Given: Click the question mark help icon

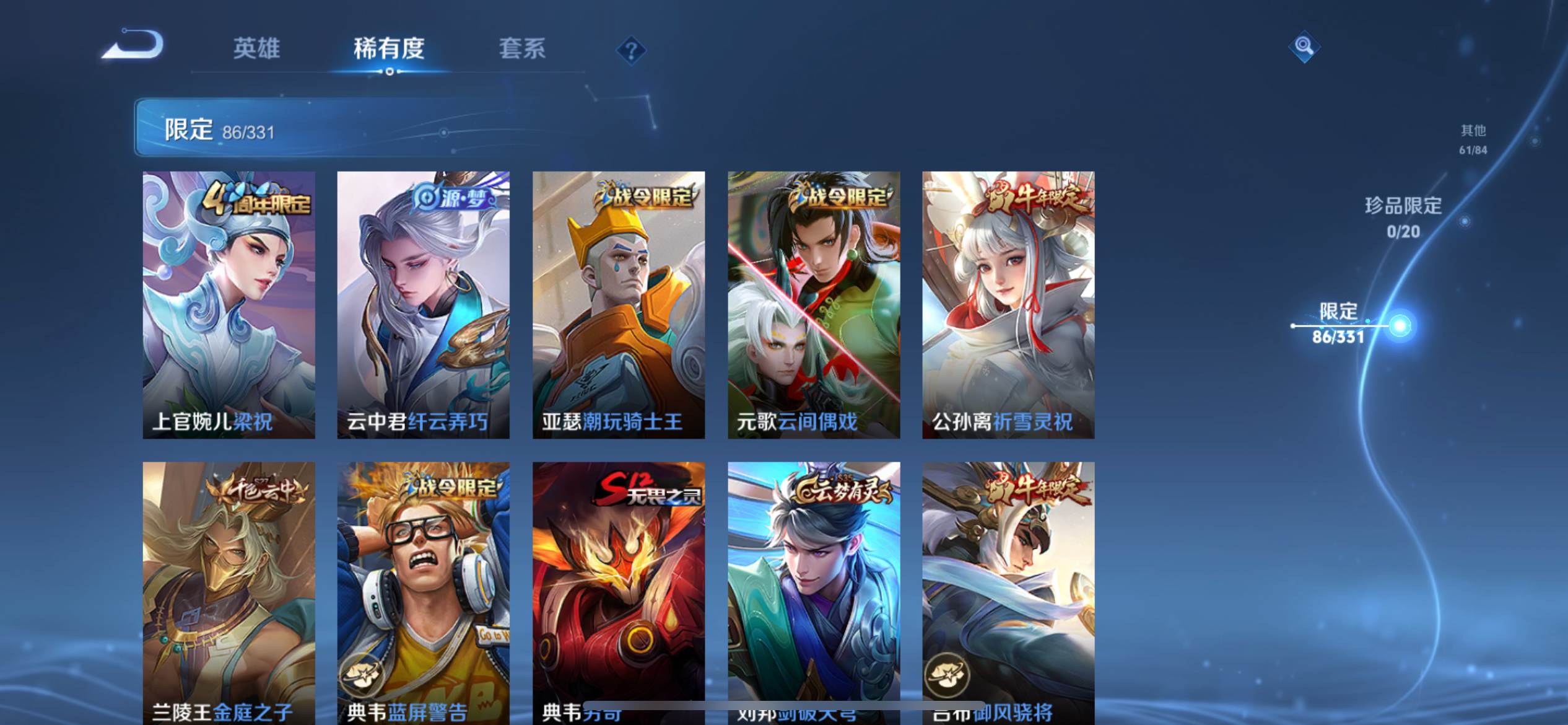Looking at the screenshot, I should pyautogui.click(x=628, y=50).
